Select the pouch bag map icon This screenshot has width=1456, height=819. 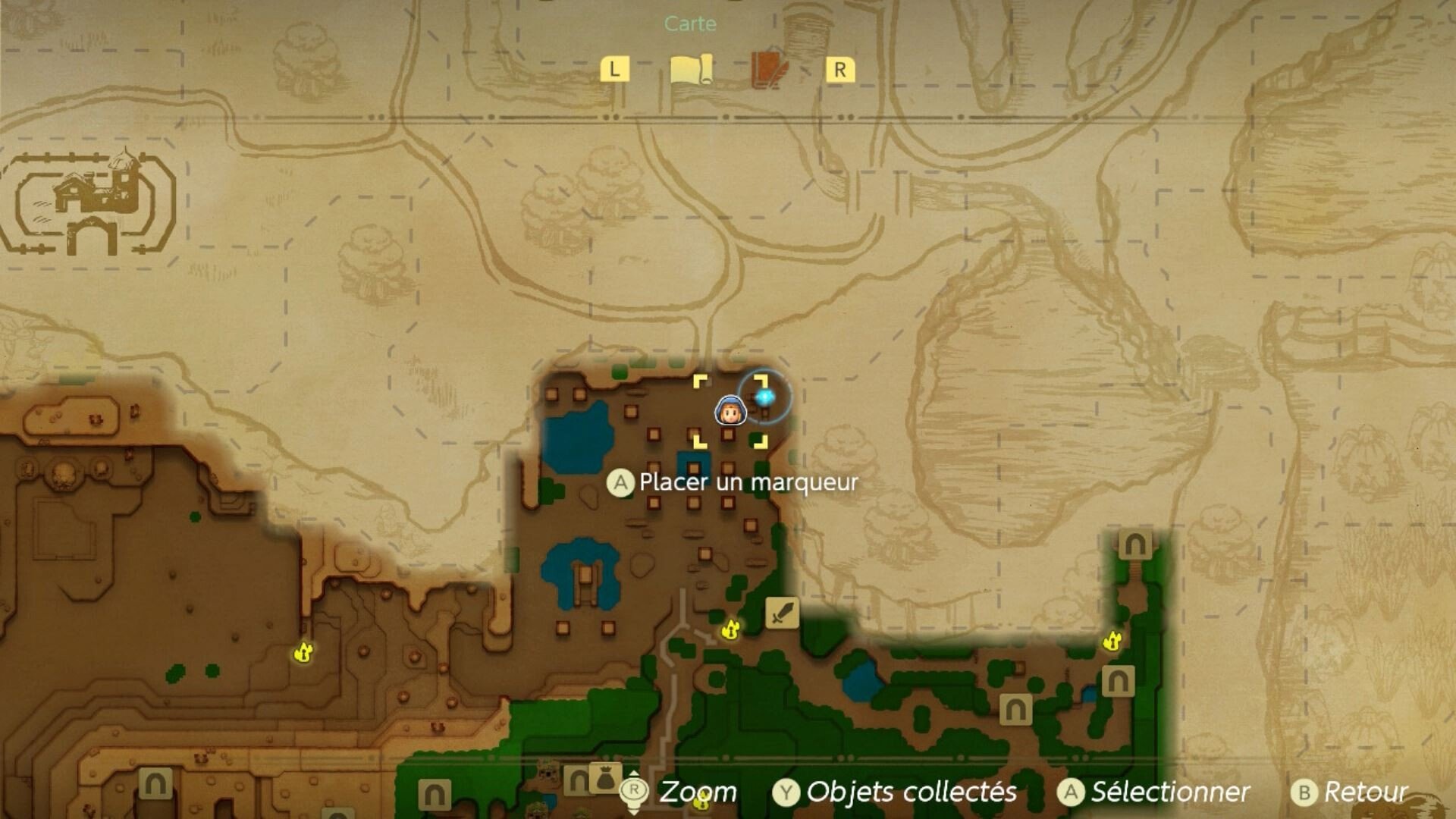pos(605,777)
